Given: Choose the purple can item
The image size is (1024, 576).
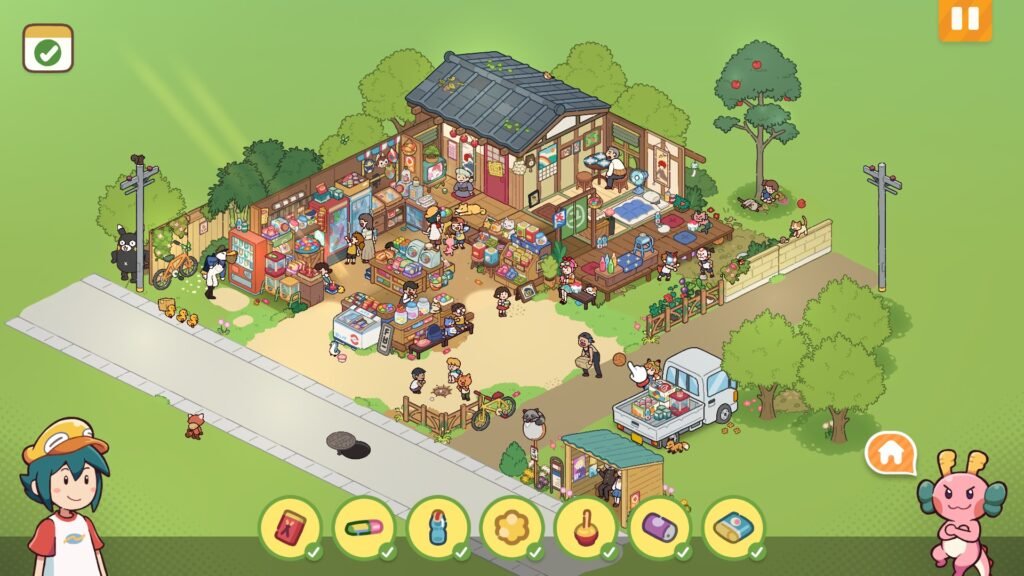Looking at the screenshot, I should pos(659,527).
